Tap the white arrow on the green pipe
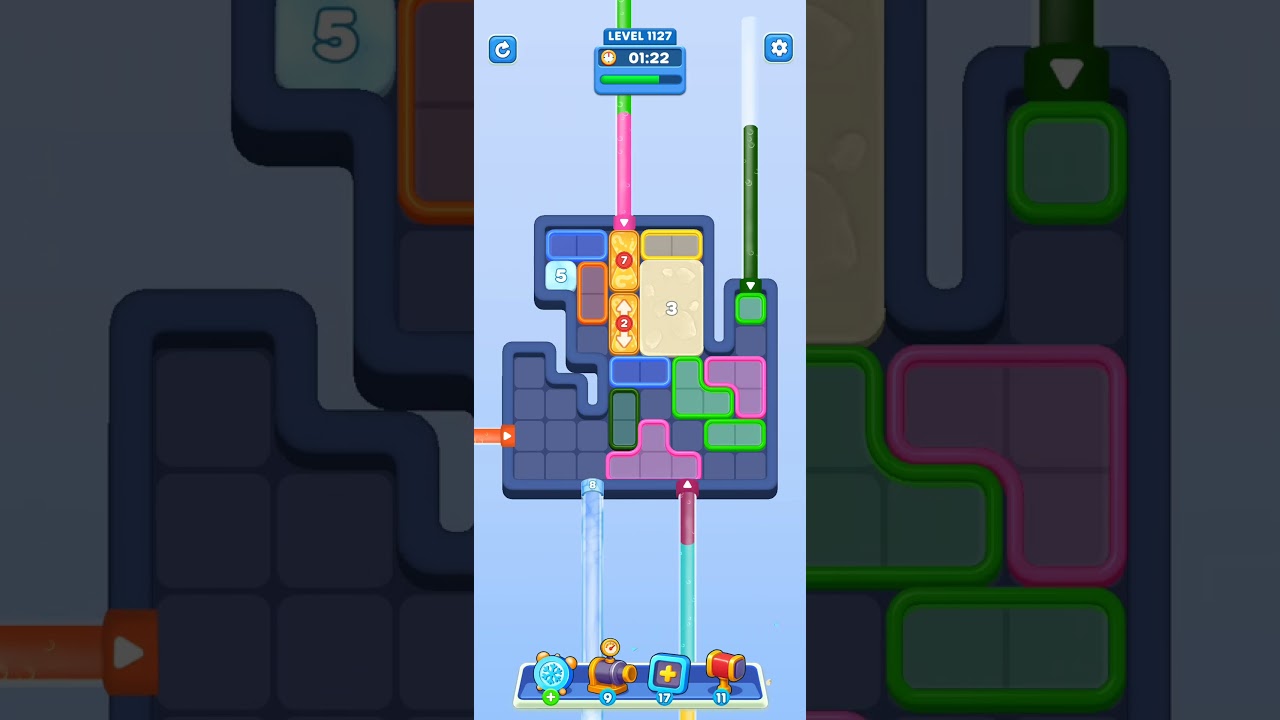Screen dimensions: 1280x720 click(751, 285)
